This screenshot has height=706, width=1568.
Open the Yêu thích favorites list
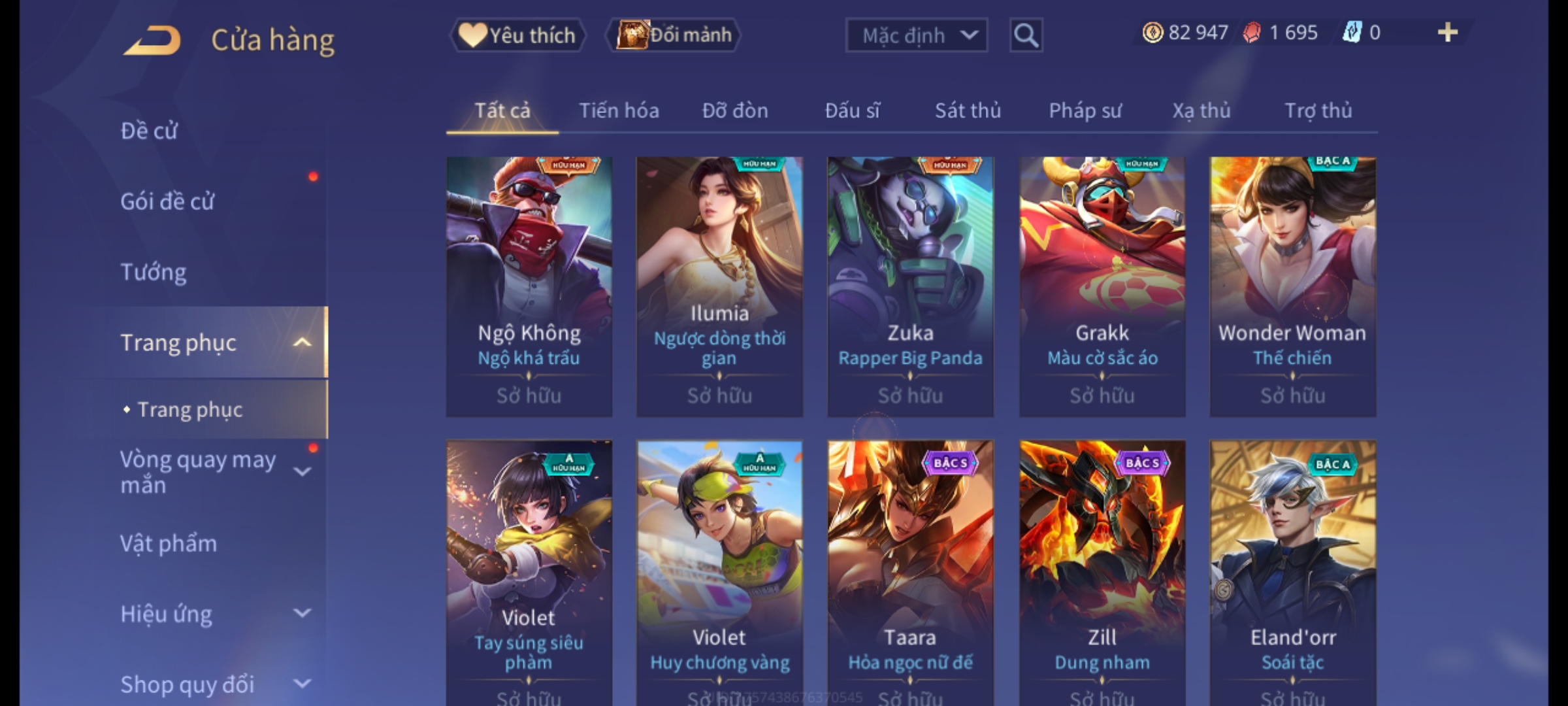point(517,35)
